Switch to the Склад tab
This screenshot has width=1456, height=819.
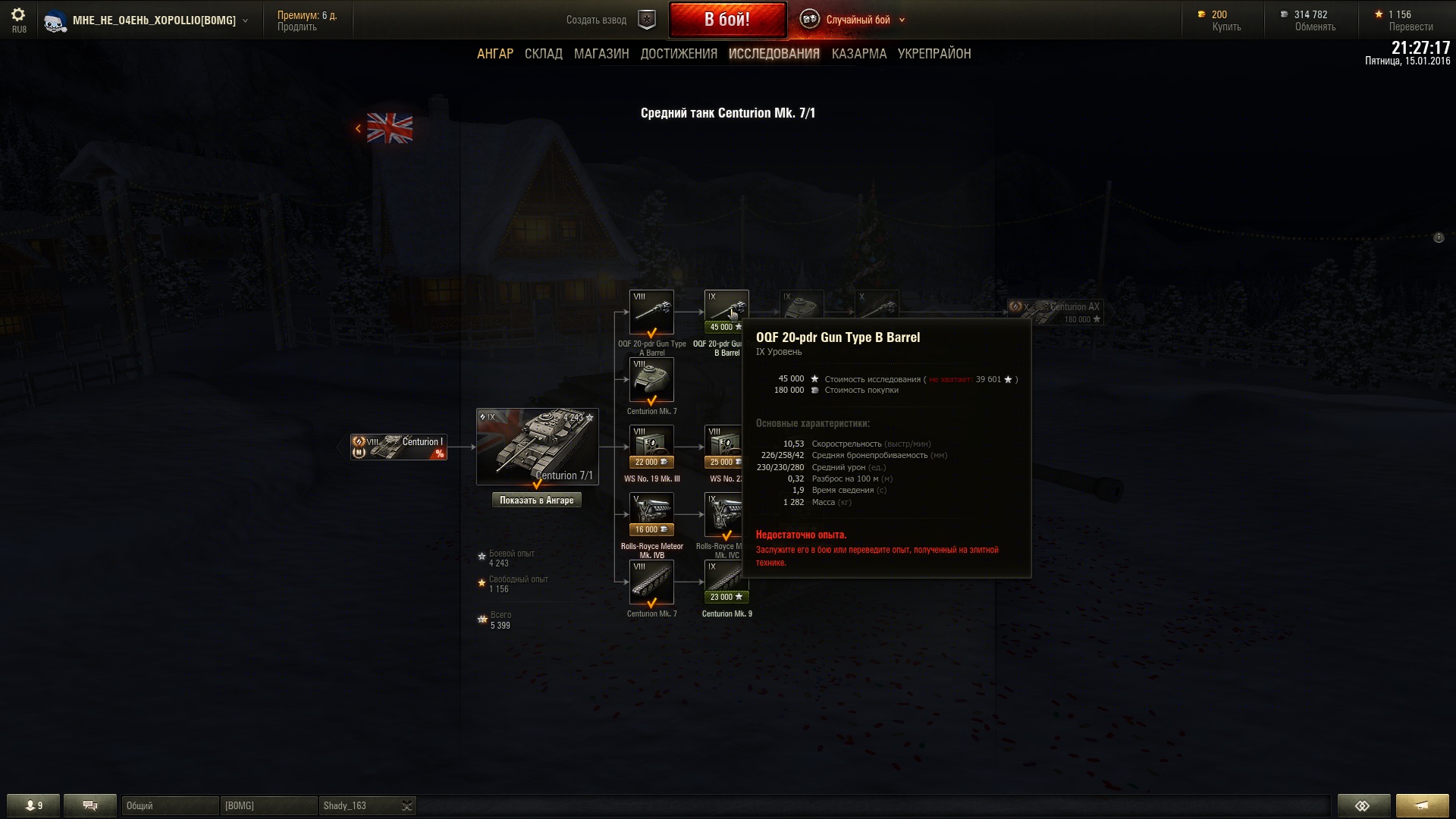543,54
